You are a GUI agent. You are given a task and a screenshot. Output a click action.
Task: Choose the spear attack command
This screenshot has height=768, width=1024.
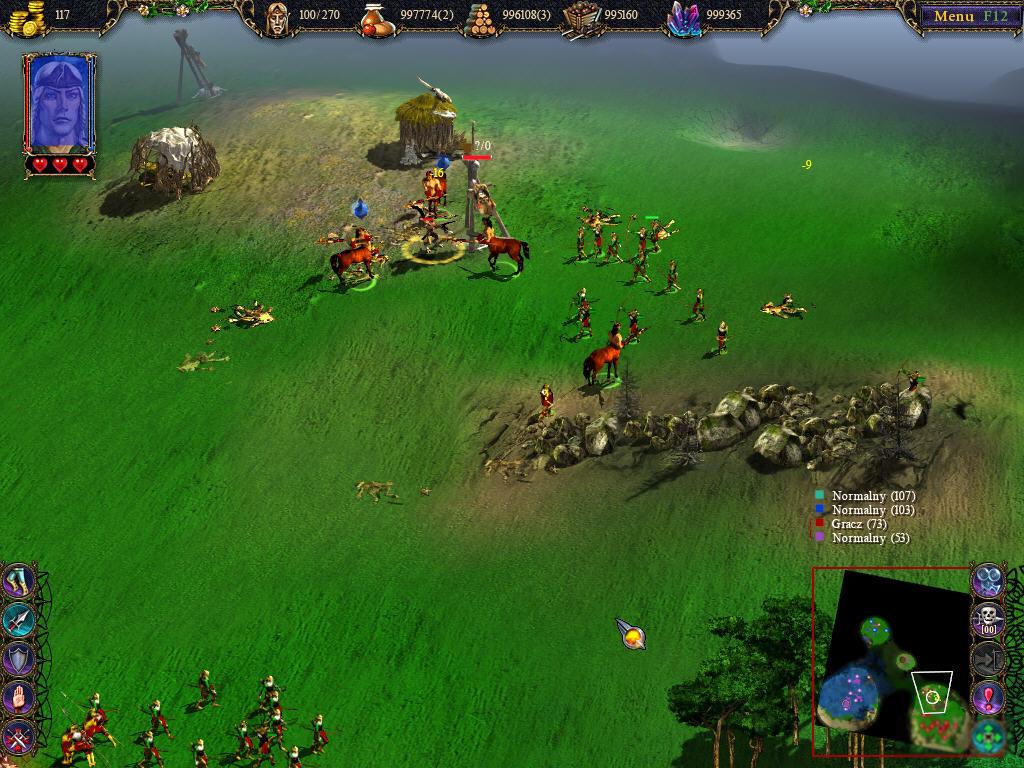pyautogui.click(x=18, y=620)
